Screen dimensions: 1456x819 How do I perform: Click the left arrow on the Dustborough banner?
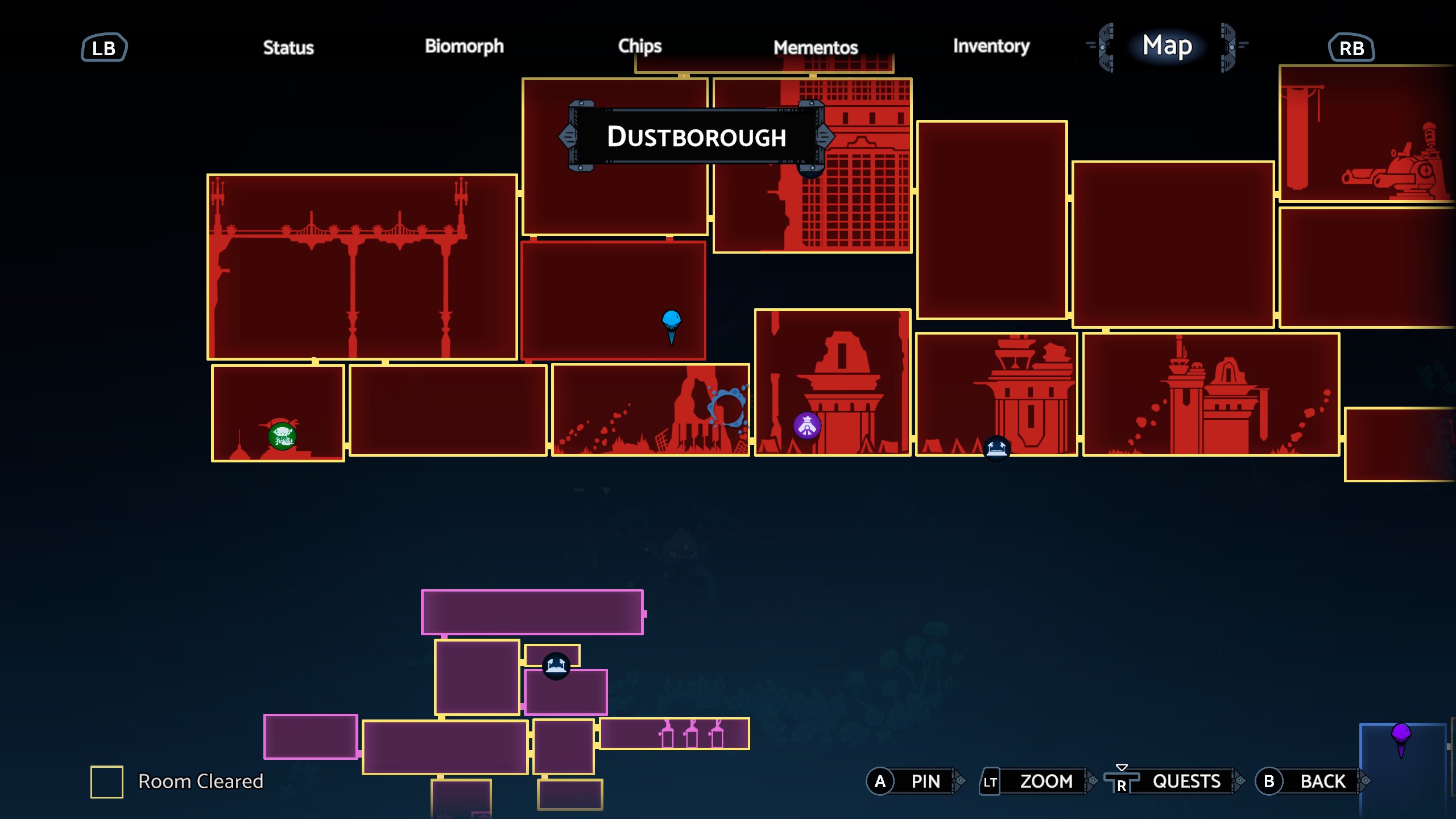coord(567,136)
